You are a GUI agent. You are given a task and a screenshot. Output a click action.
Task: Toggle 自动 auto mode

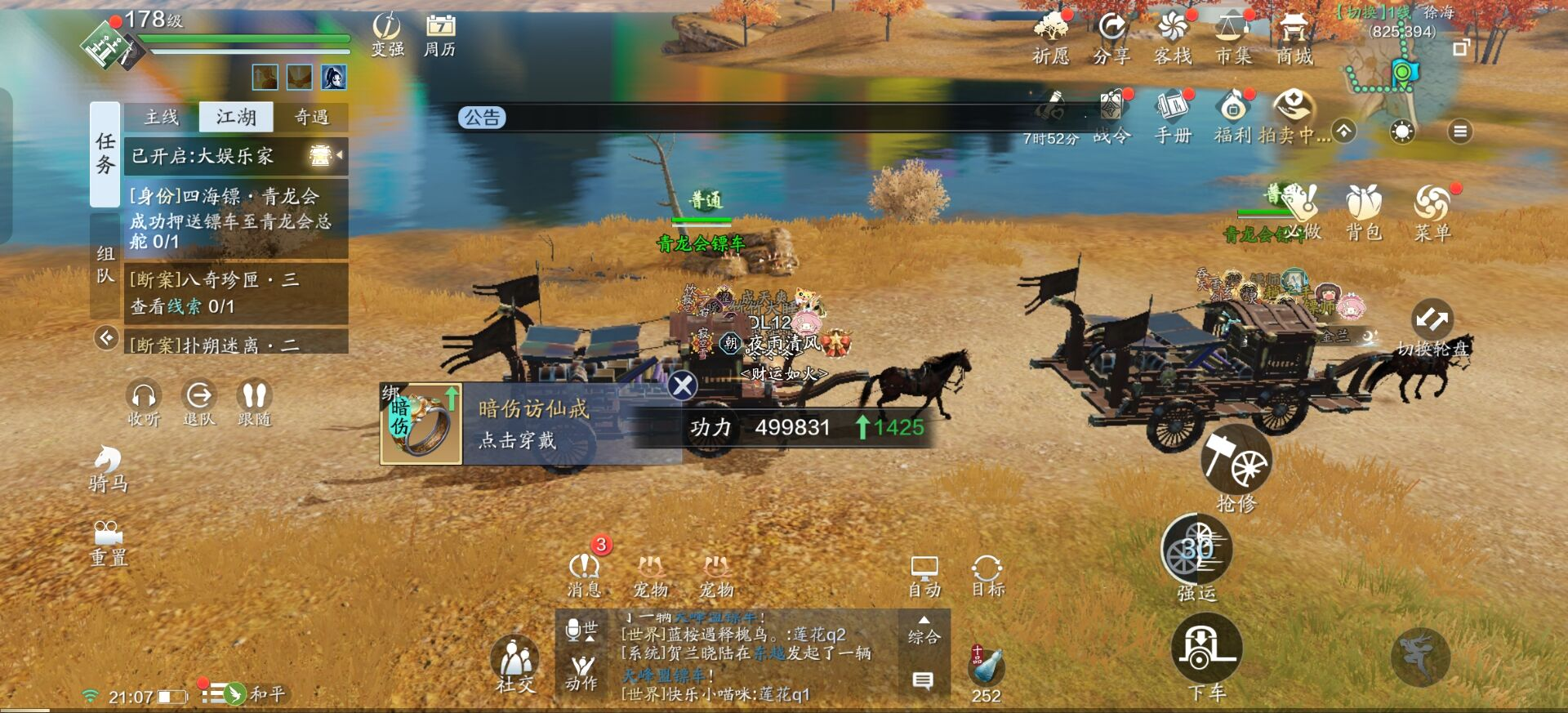[924, 576]
